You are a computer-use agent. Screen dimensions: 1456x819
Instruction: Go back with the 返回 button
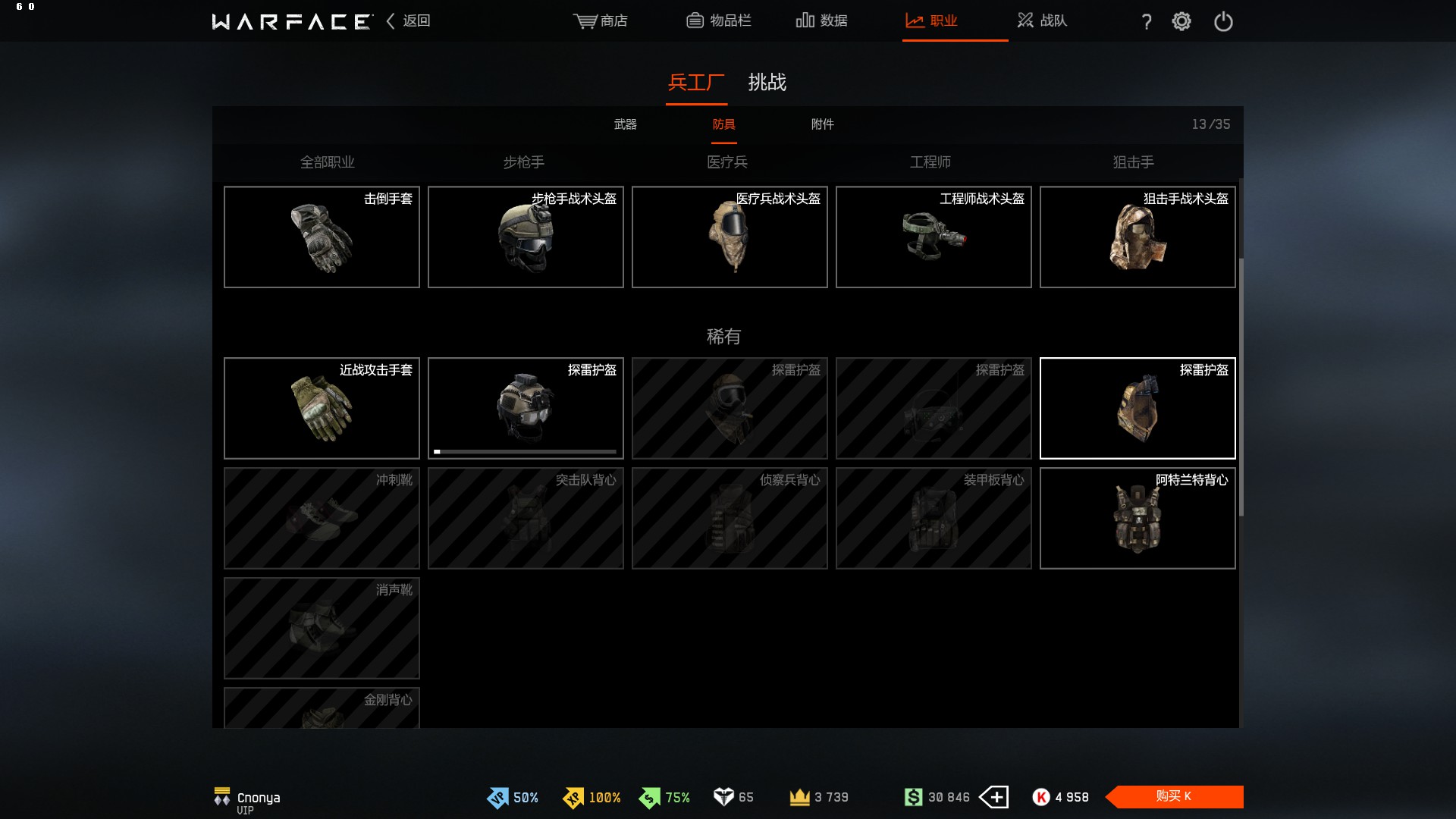[x=409, y=20]
